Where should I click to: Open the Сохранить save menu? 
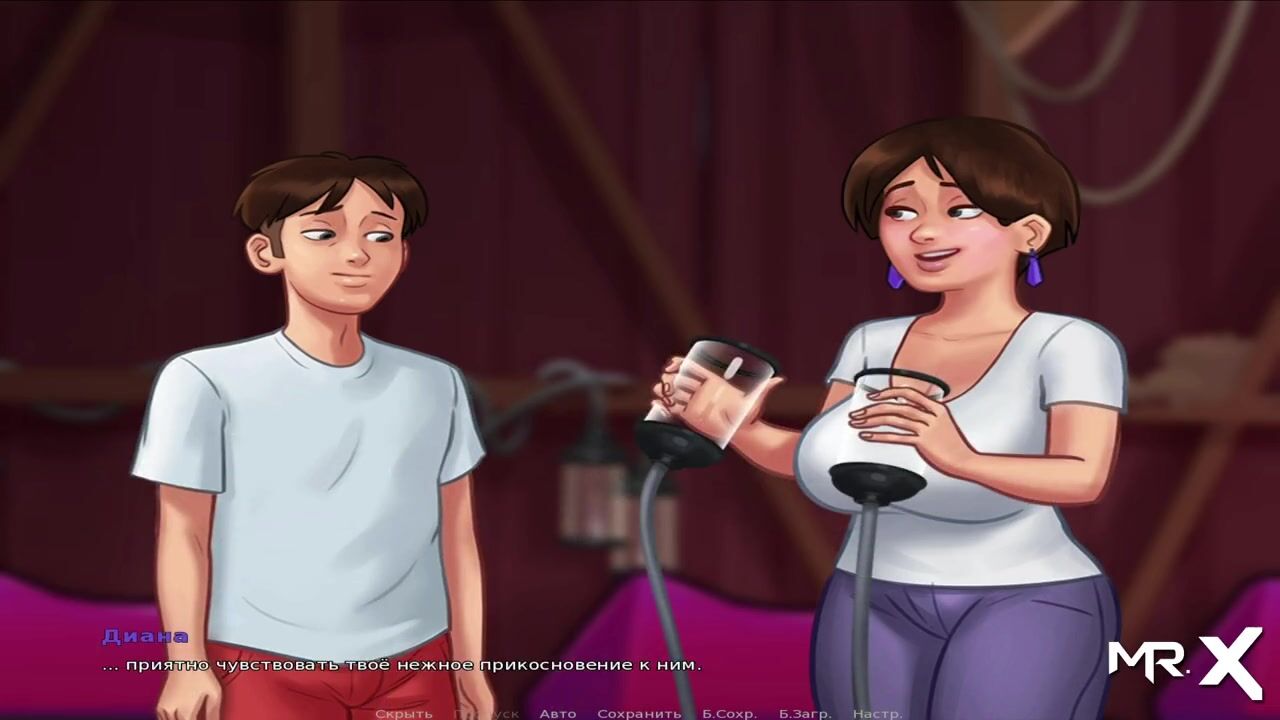(x=638, y=713)
